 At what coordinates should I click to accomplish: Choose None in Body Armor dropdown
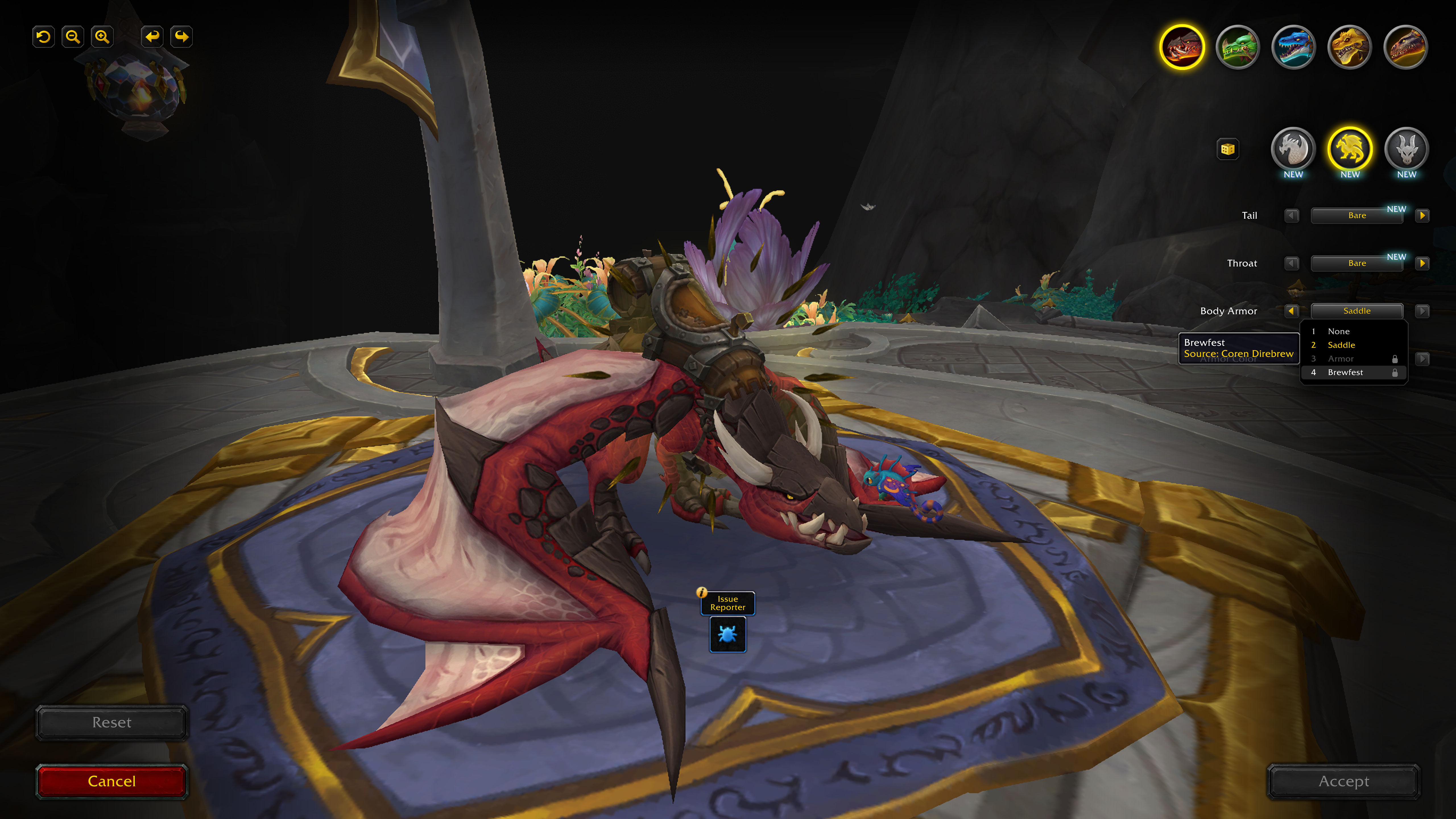1339,331
